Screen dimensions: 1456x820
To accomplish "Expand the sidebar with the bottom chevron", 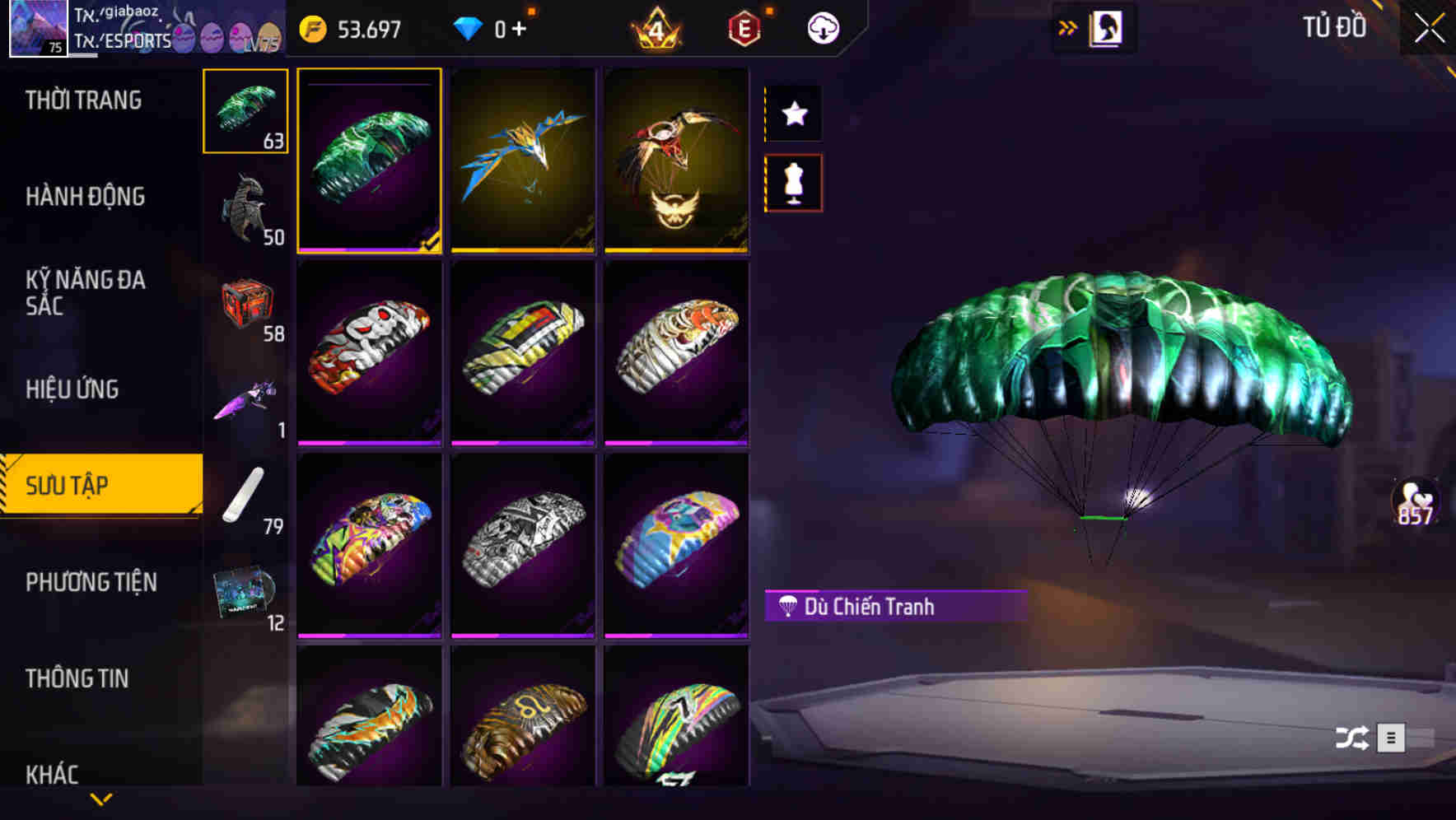I will click(100, 798).
